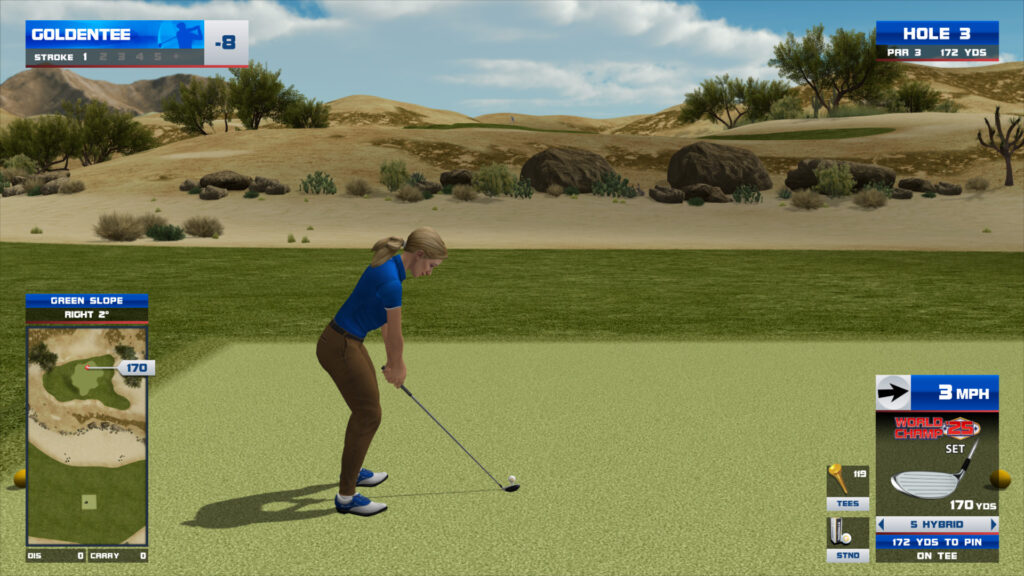Screen dimensions: 1024x576
Task: Click the tee box marker on the minimap
Action: (88, 501)
